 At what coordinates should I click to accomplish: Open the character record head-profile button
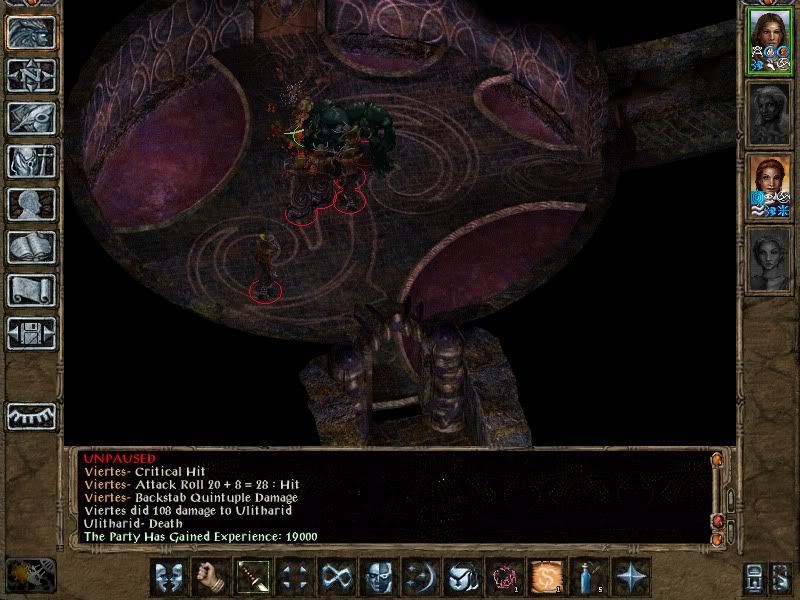tap(31, 204)
